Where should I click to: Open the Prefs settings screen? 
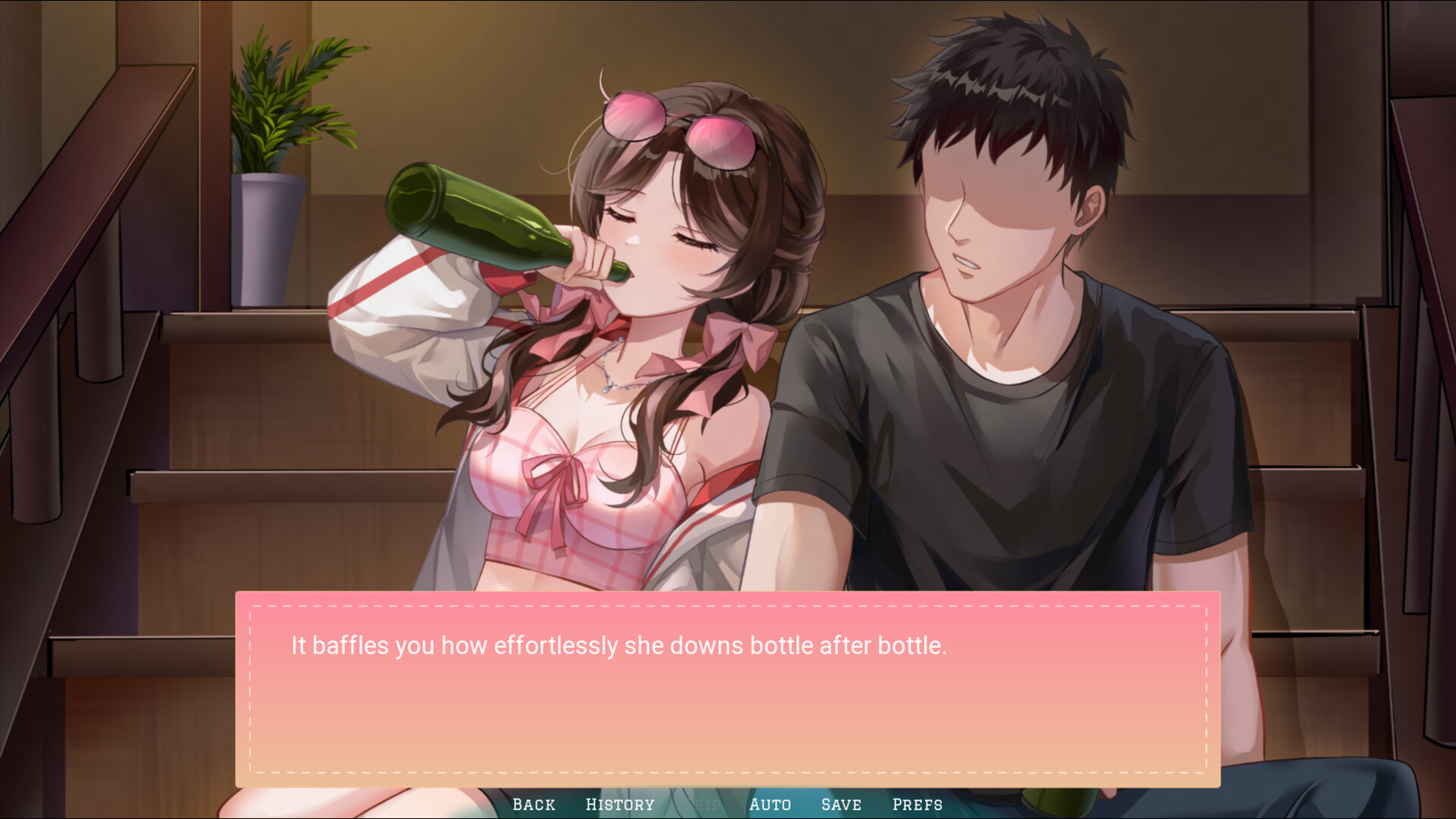pos(919,805)
